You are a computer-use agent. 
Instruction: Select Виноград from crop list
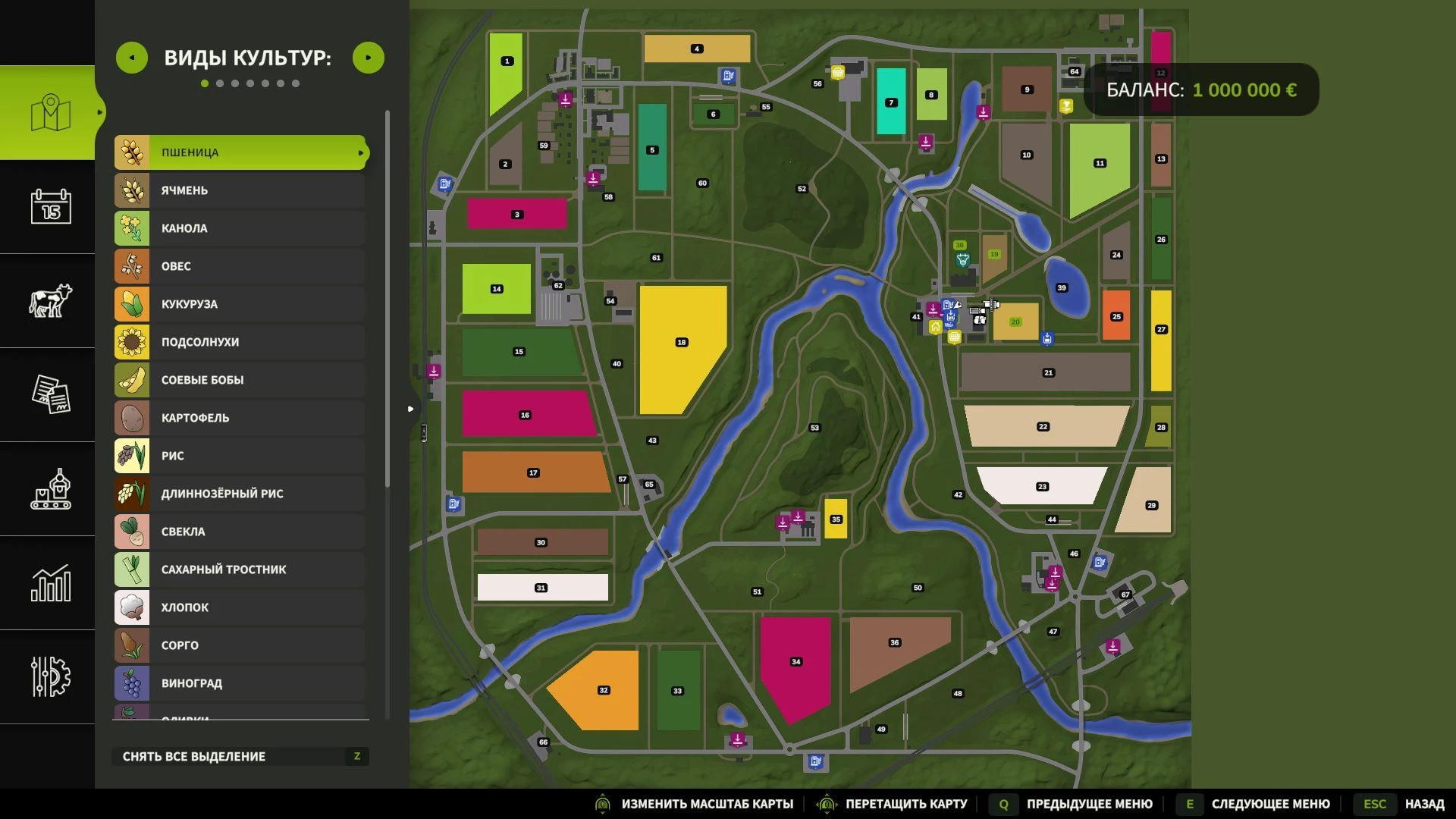pos(240,683)
